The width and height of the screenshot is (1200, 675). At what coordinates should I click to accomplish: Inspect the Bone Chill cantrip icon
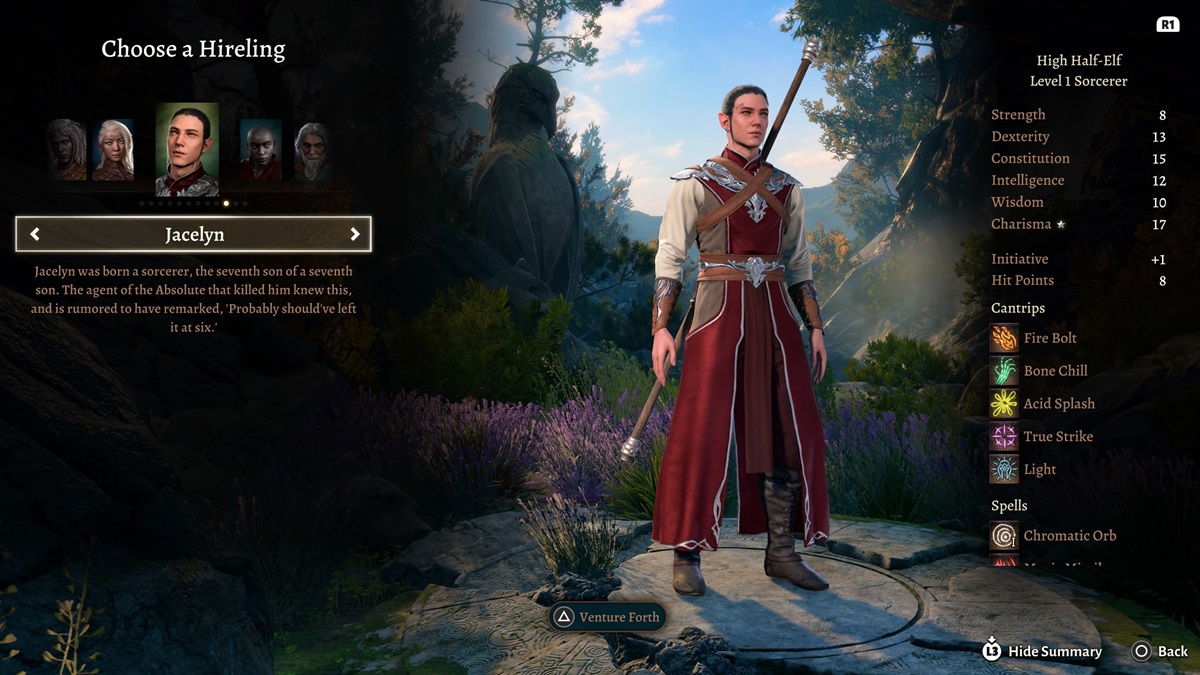tap(1004, 371)
